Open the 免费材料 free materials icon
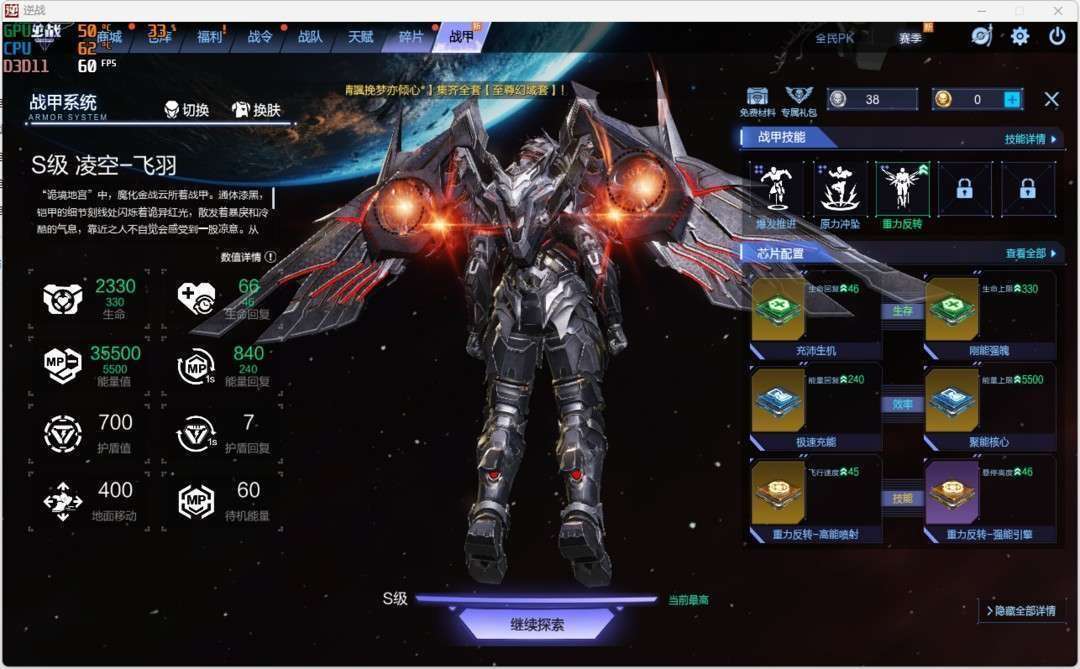The height and width of the screenshot is (669, 1080). (757, 101)
